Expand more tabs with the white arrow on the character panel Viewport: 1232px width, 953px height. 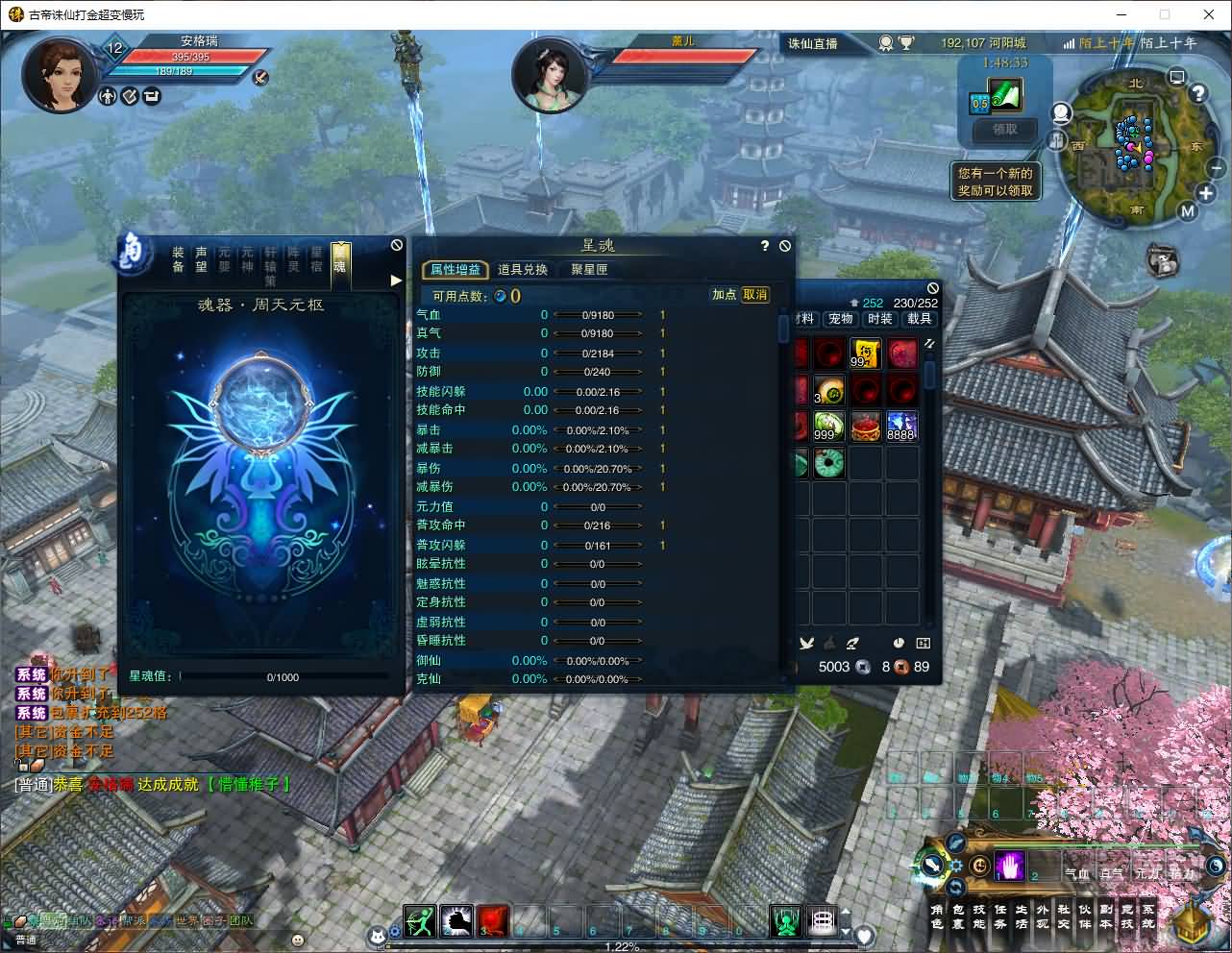(x=395, y=280)
